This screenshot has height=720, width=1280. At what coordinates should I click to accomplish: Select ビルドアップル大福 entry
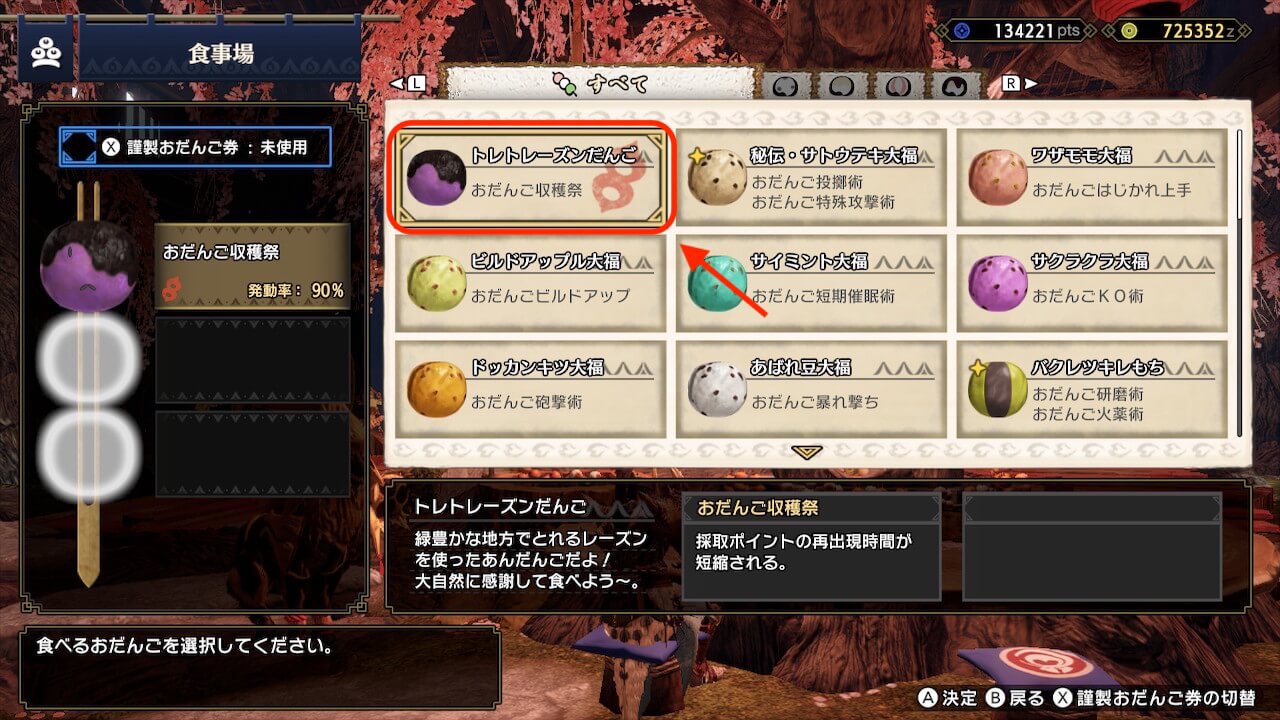(530, 283)
